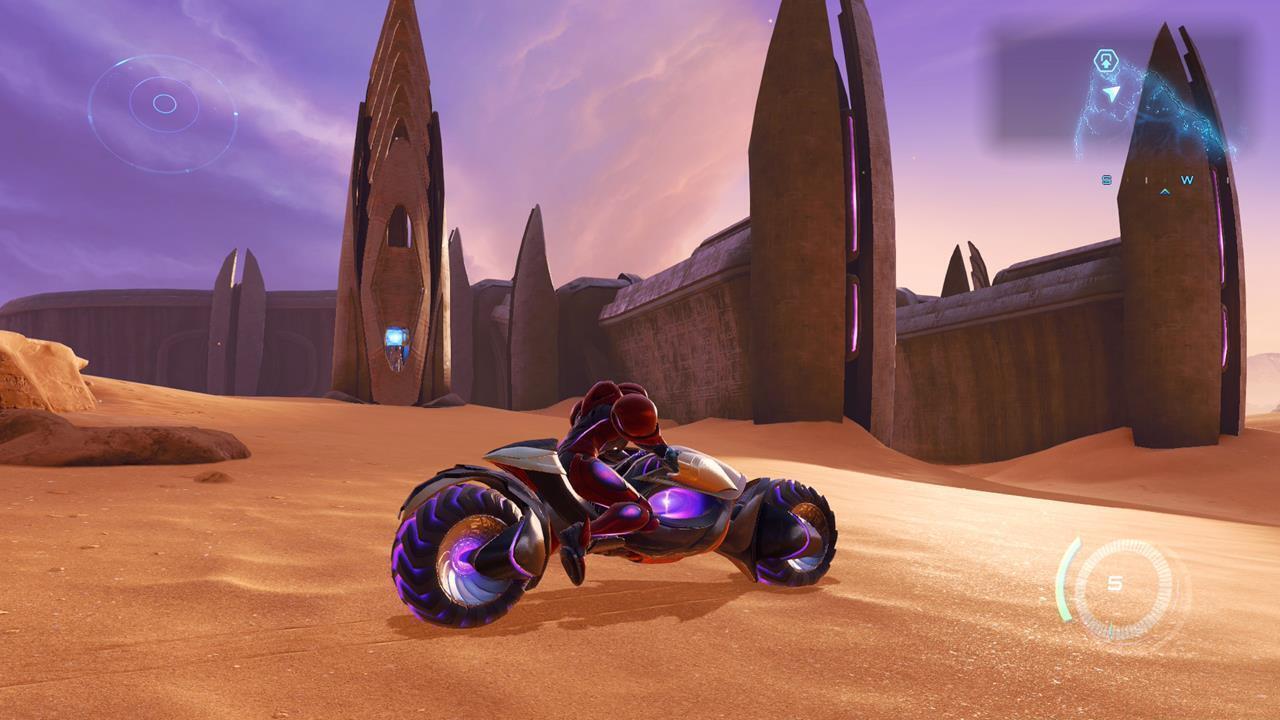Open the compass heading indicator W
1280x720 pixels.
(1186, 180)
